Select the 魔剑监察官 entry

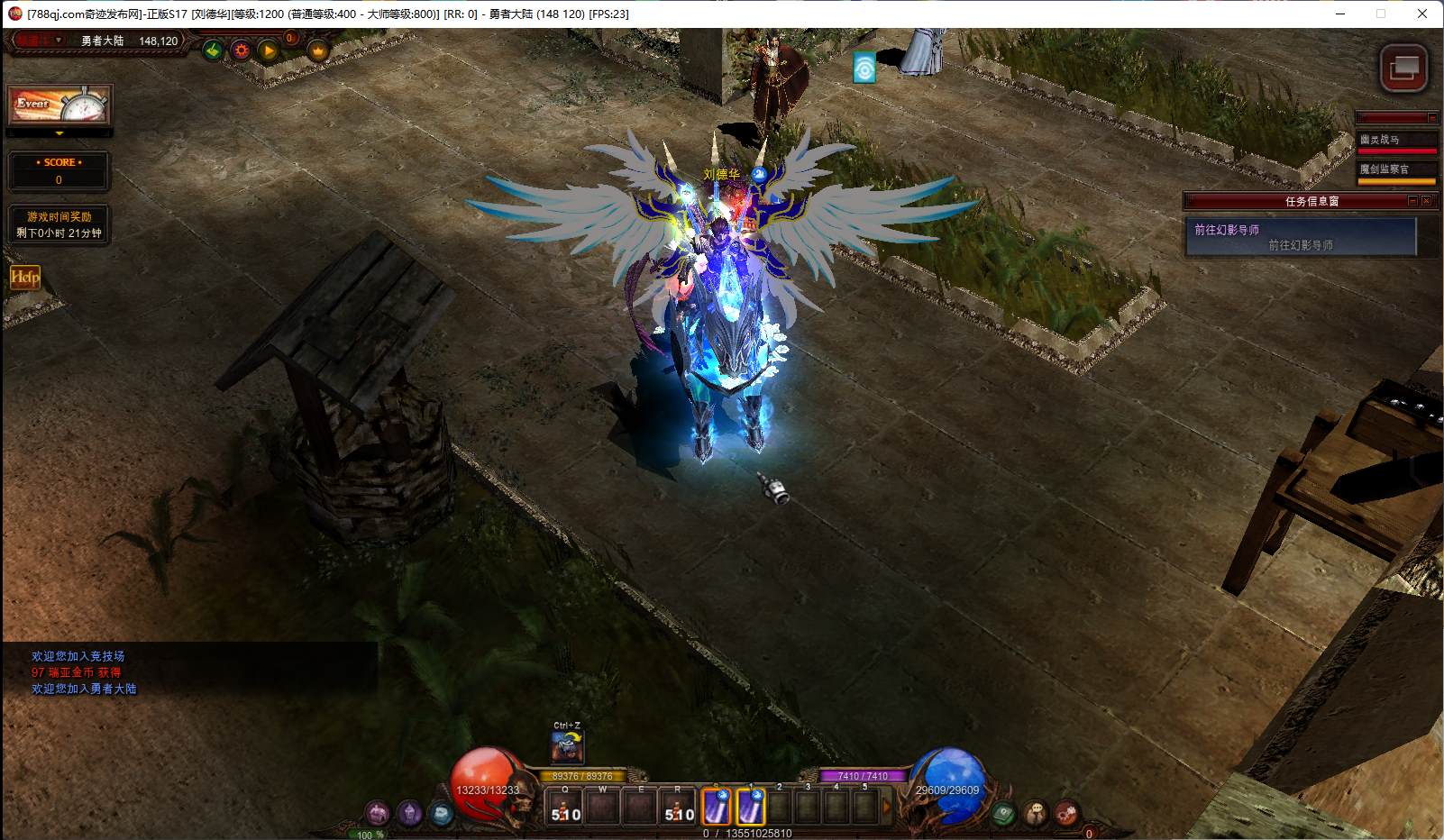point(1396,170)
